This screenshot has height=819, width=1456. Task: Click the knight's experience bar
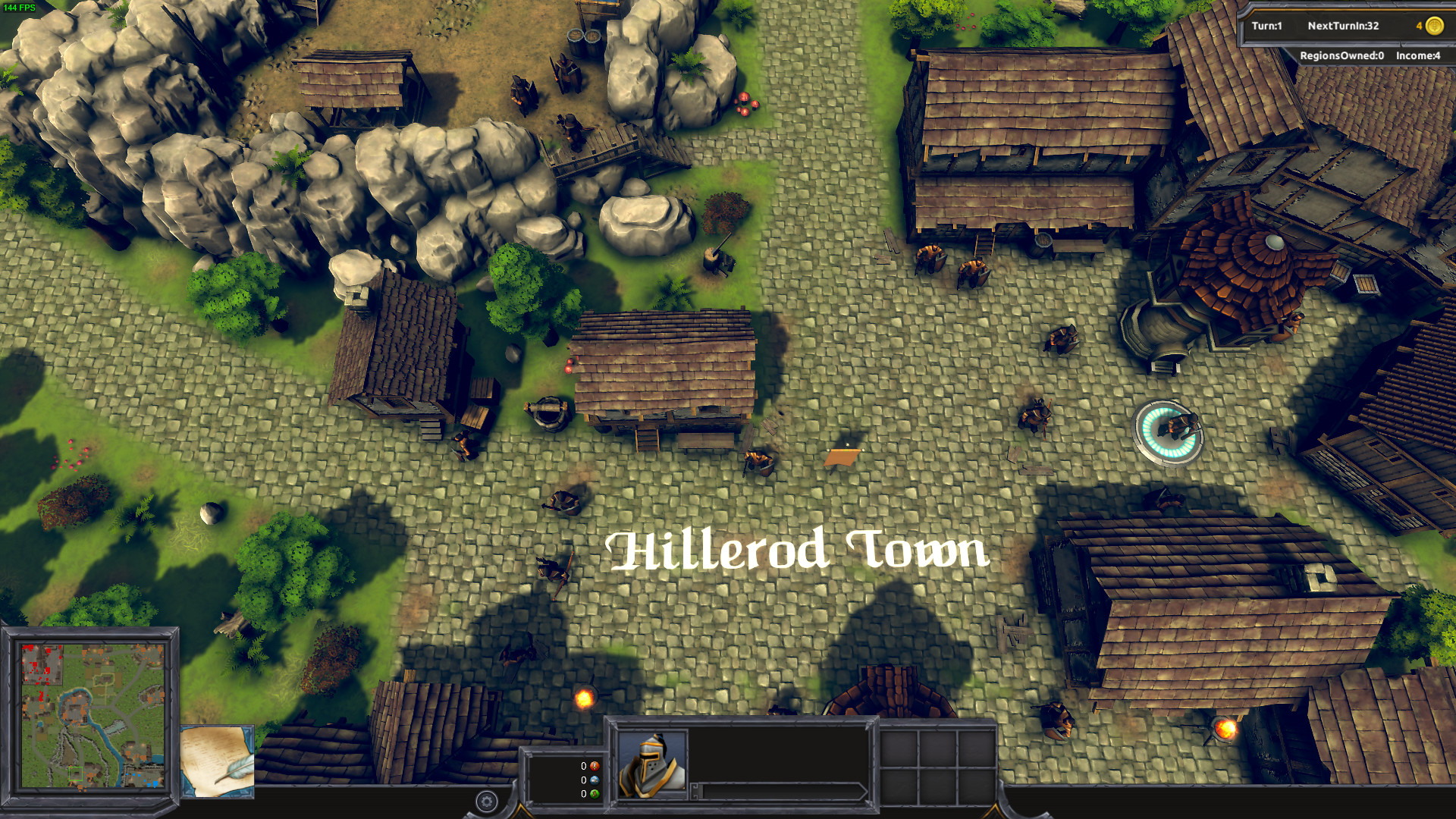pos(781,791)
